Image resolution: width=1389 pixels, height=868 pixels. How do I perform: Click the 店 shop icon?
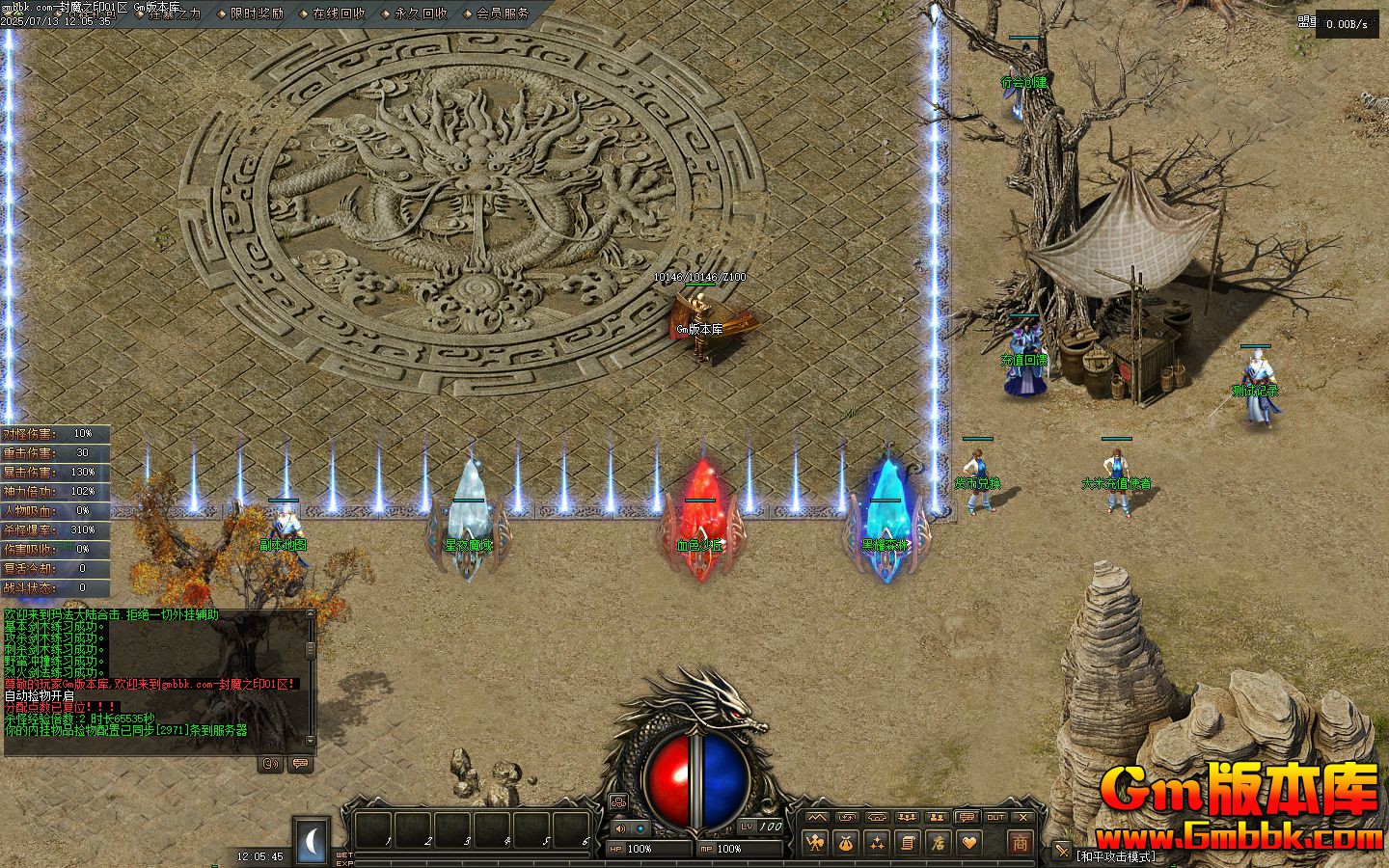tap(938, 843)
